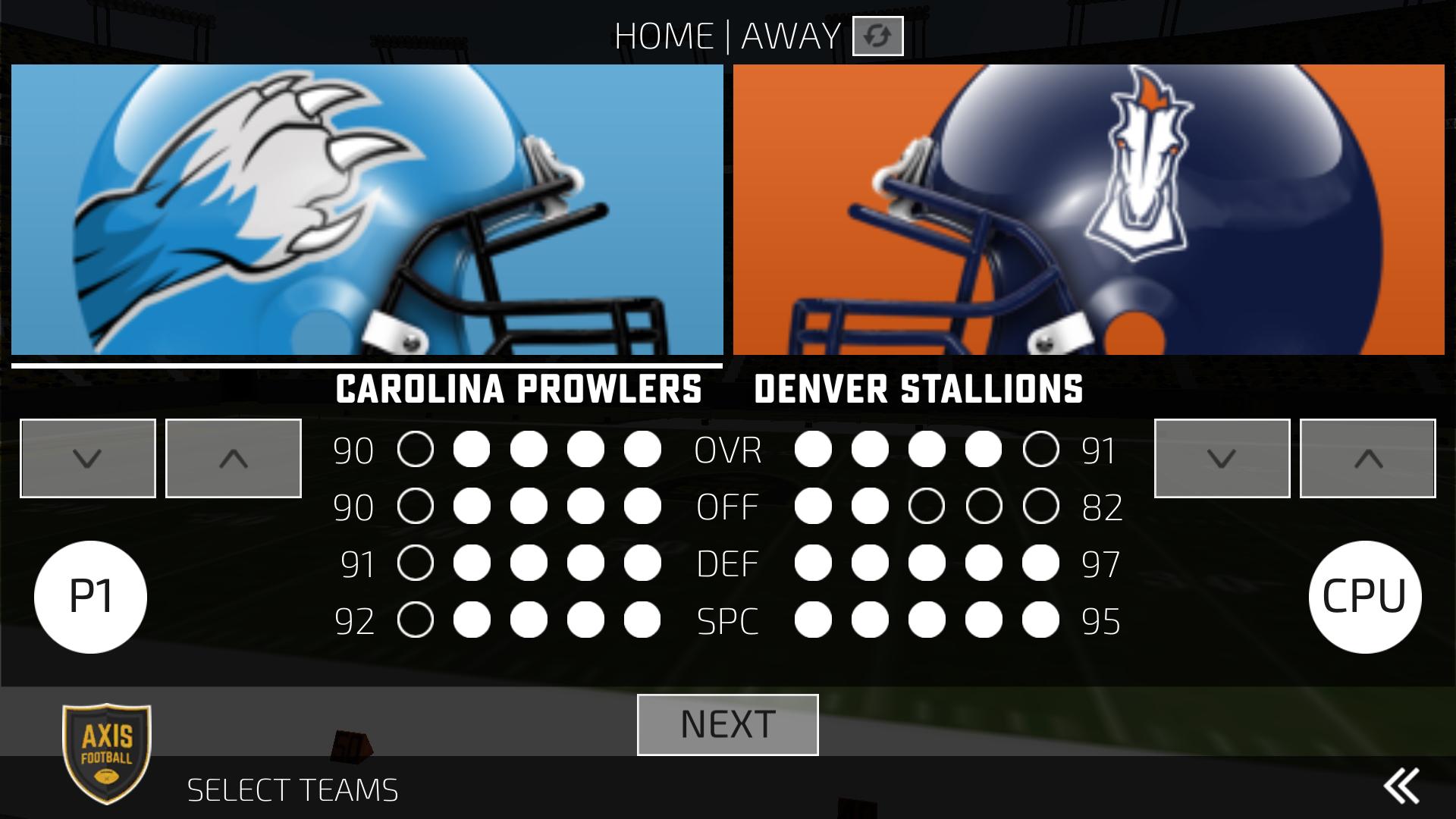
Task: Select the AWAY label at the top
Action: [789, 34]
